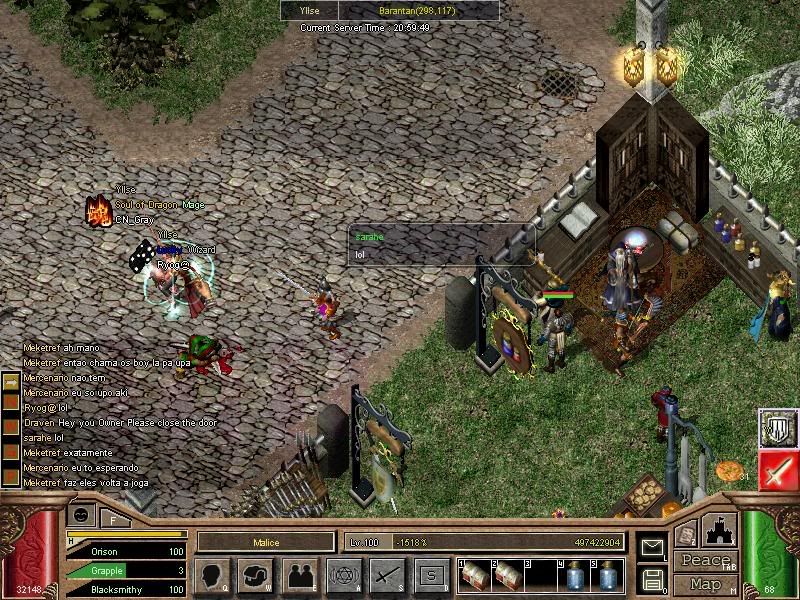Open the castle silhouette button
The width and height of the screenshot is (800, 600).
pos(720,531)
